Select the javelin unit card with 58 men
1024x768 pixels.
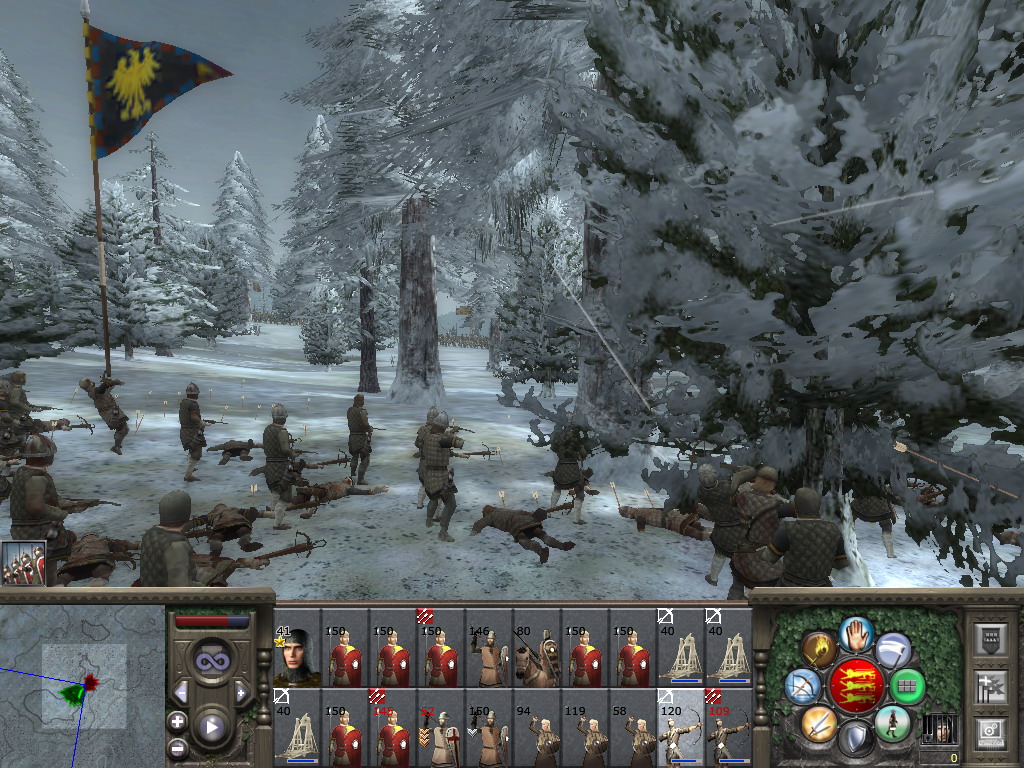coord(632,726)
